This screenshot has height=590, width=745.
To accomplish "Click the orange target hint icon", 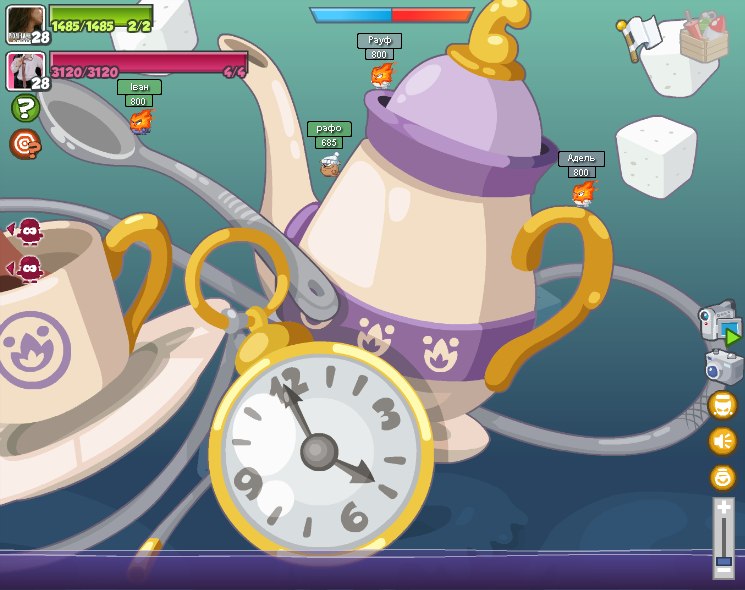I will [25, 144].
